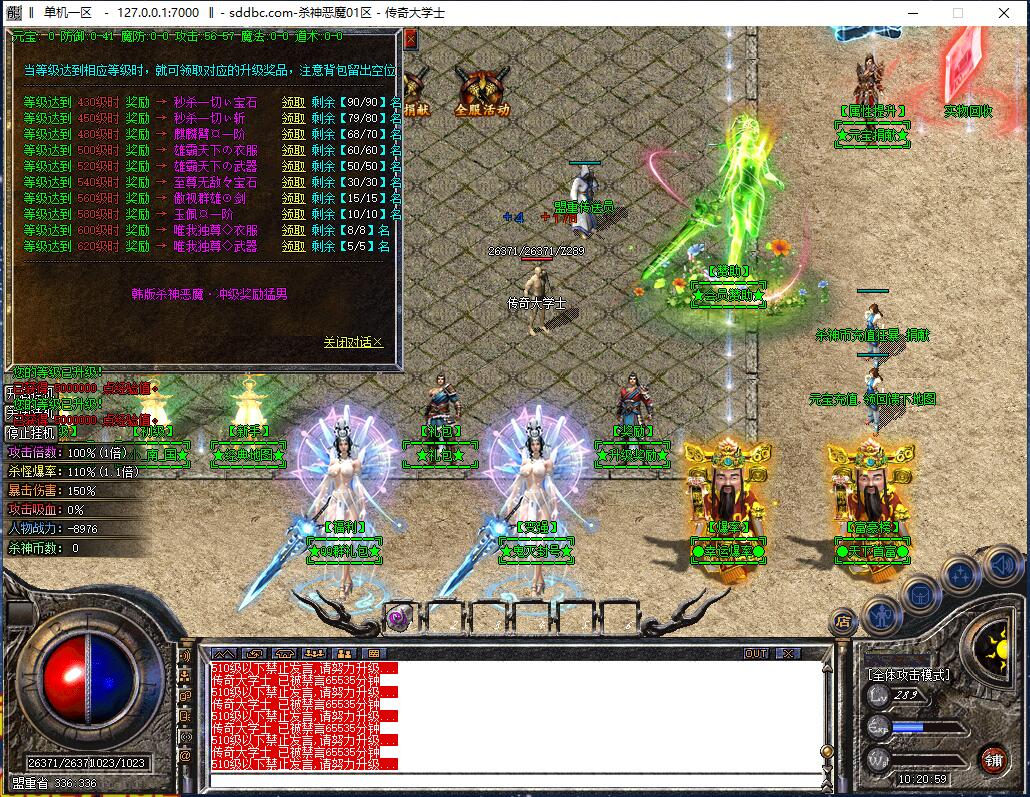1030x797 pixels.
Task: Select the purple item in the belt slot
Action: [x=398, y=618]
